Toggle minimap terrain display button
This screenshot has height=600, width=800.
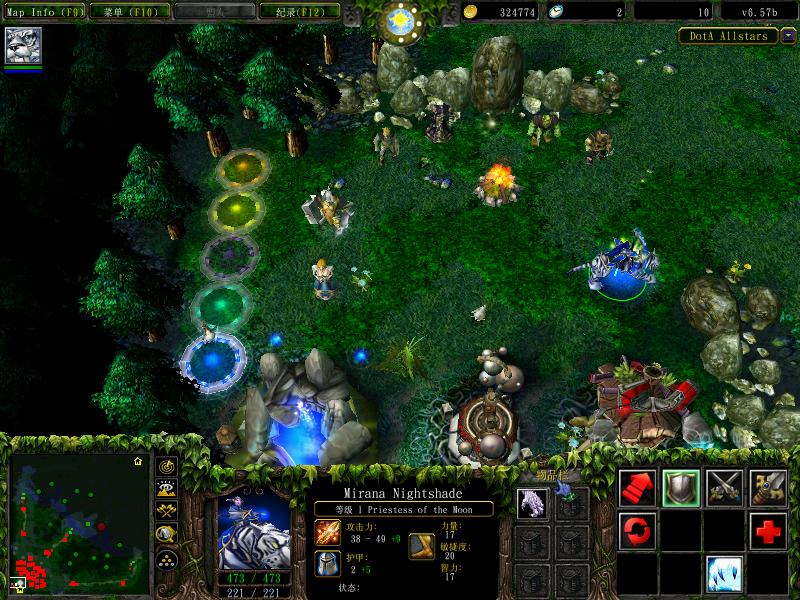[x=166, y=489]
